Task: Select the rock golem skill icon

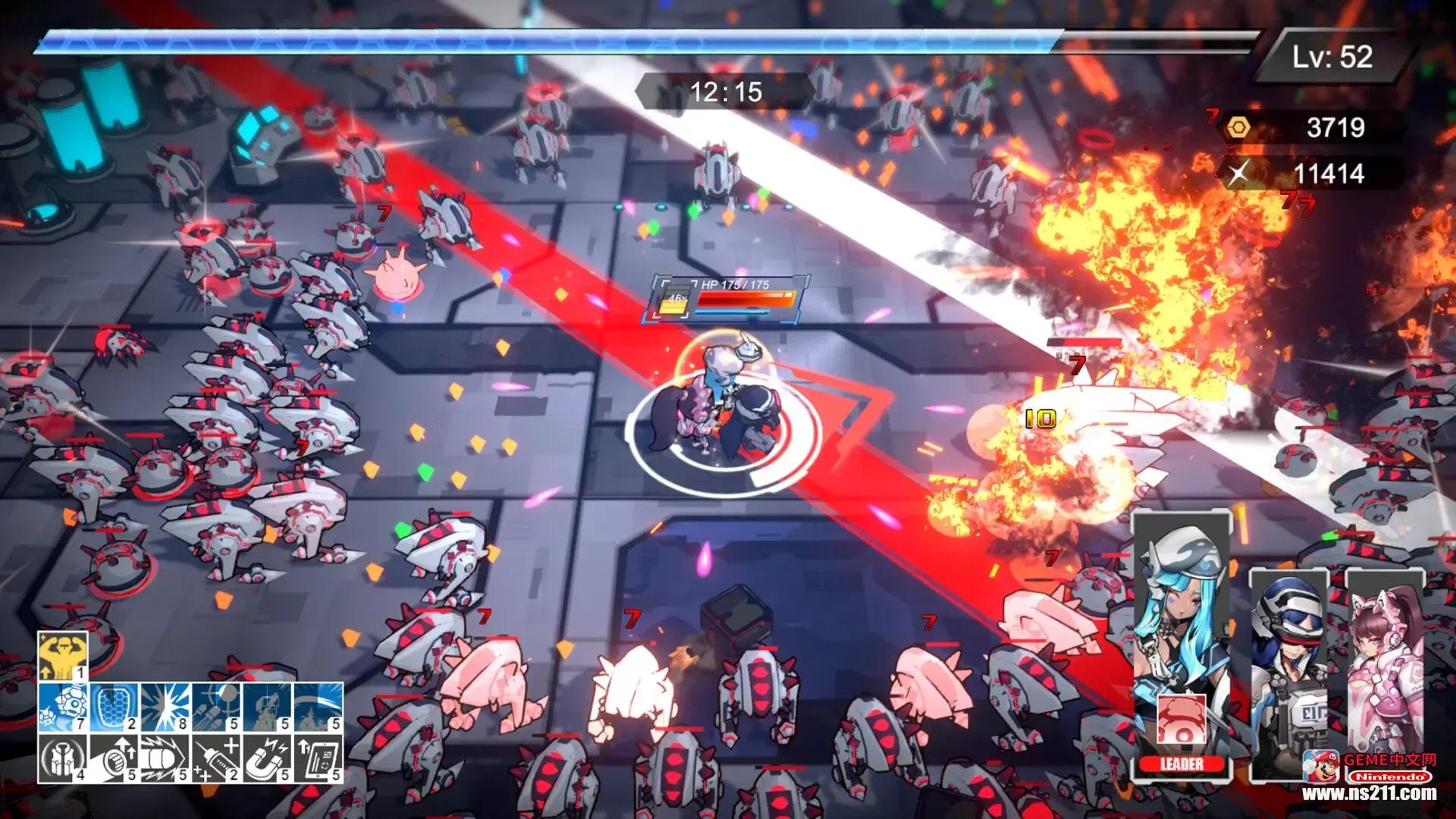Action: click(63, 707)
